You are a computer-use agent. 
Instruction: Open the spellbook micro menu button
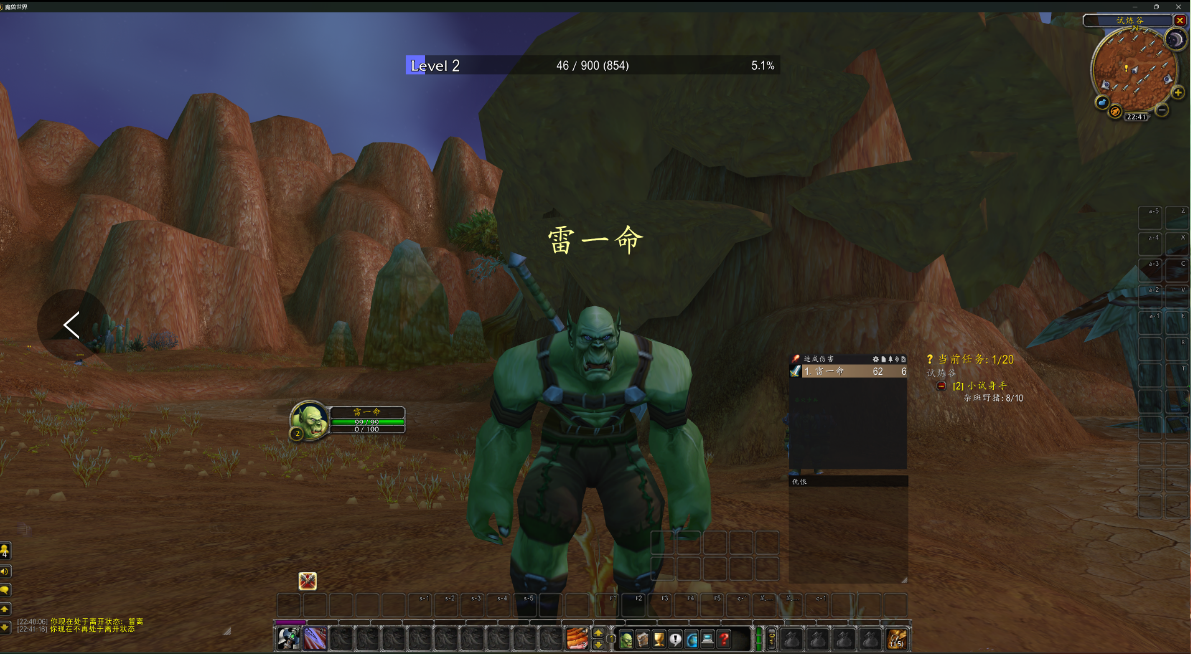(x=642, y=639)
